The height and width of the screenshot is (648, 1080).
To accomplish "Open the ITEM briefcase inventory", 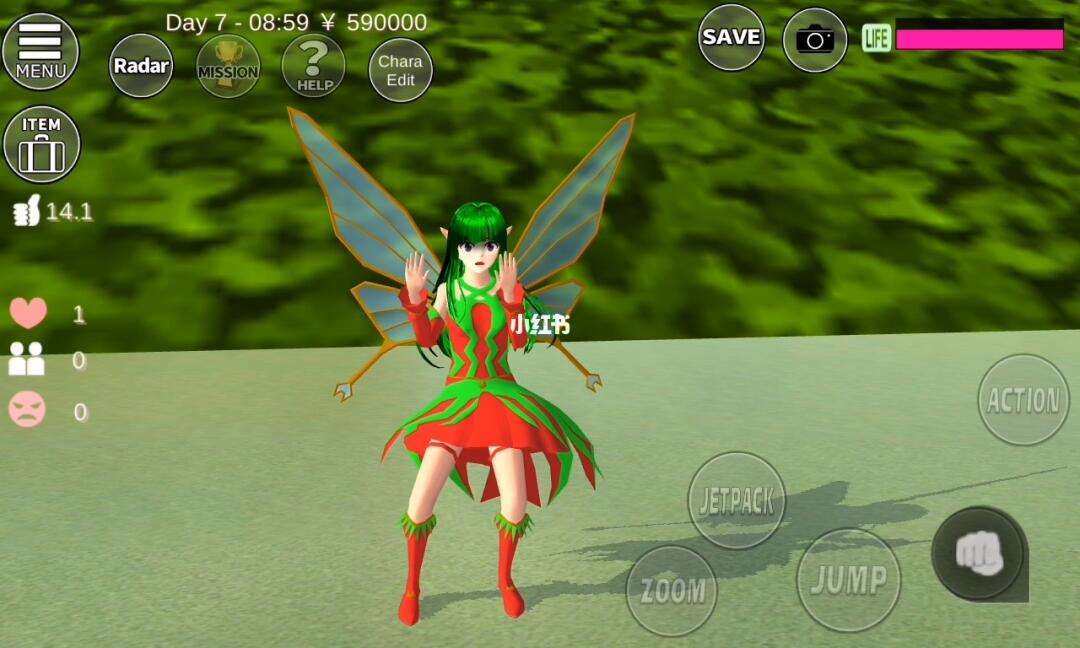I will click(41, 145).
